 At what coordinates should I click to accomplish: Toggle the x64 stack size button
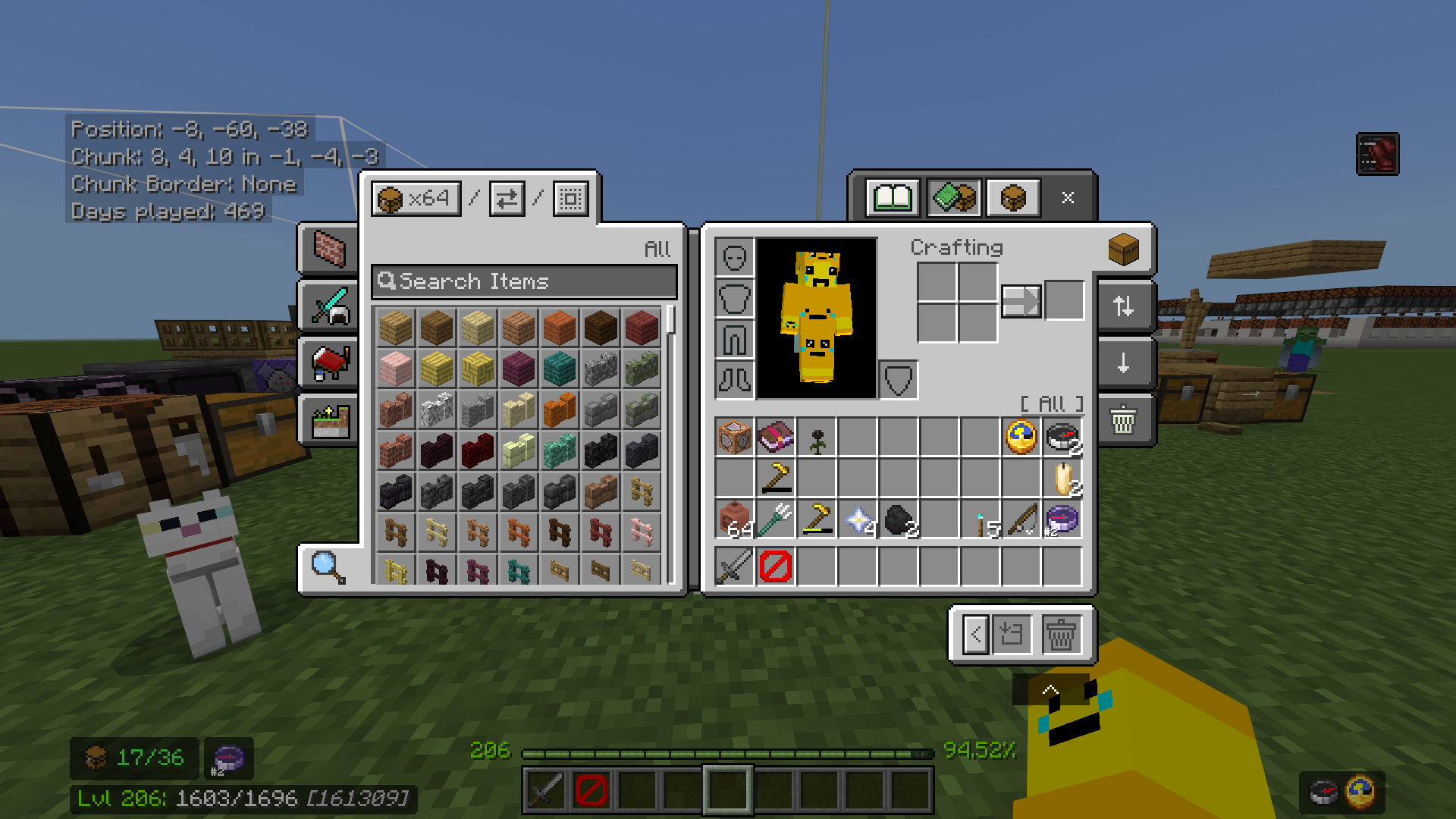(416, 198)
